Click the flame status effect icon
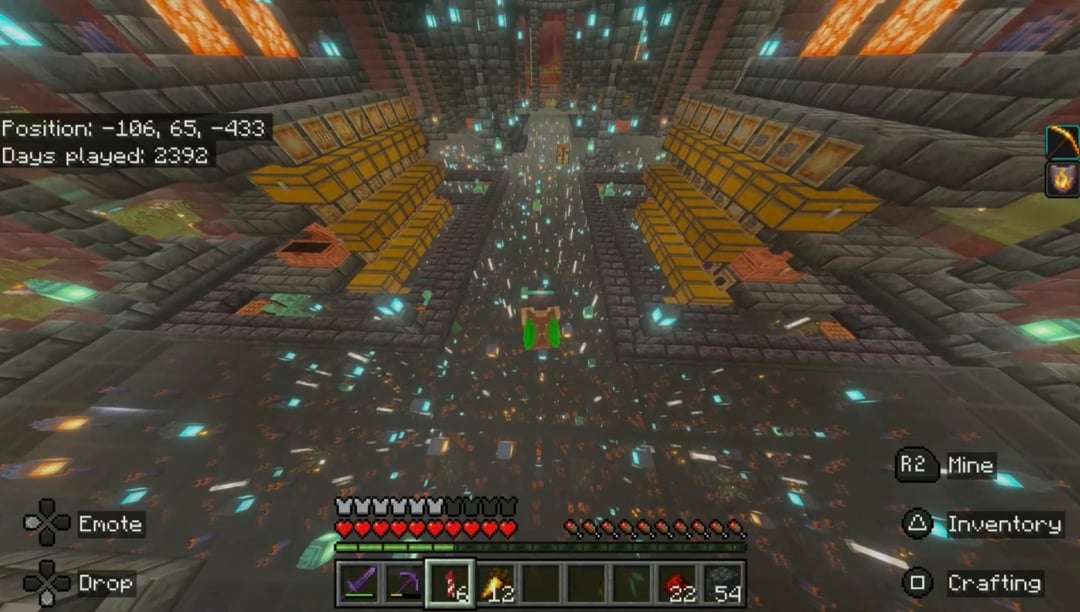Image resolution: width=1080 pixels, height=612 pixels. tap(1062, 179)
